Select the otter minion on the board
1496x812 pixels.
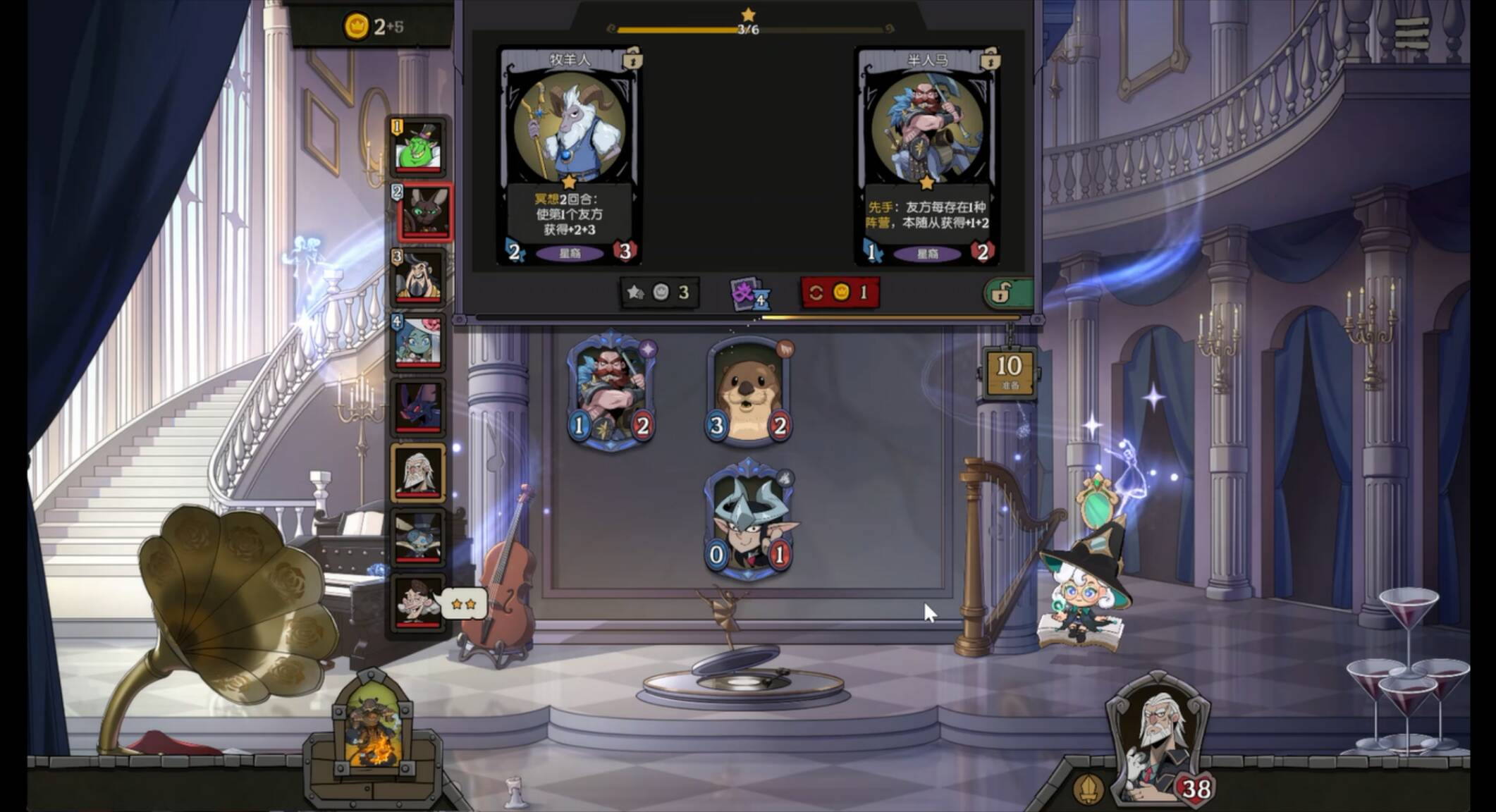(749, 392)
